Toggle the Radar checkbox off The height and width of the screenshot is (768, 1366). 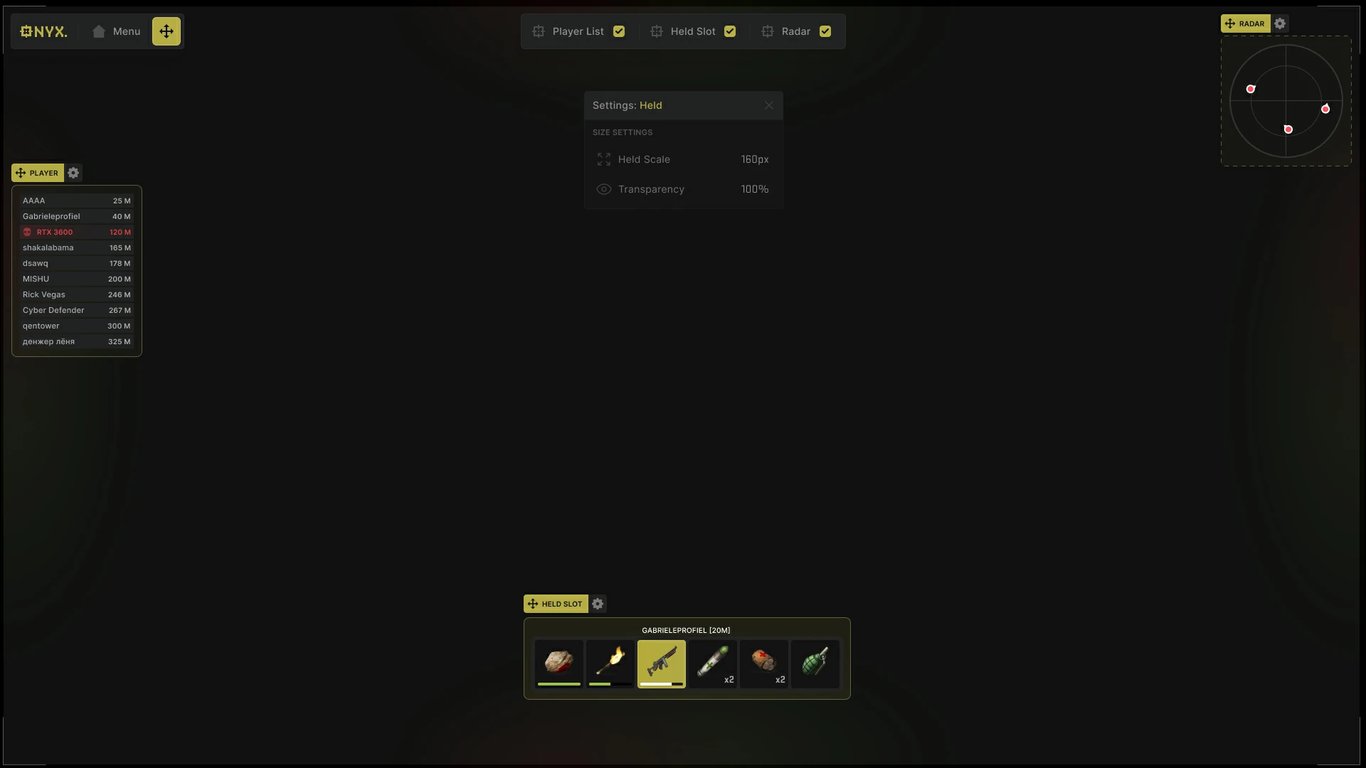click(x=825, y=31)
